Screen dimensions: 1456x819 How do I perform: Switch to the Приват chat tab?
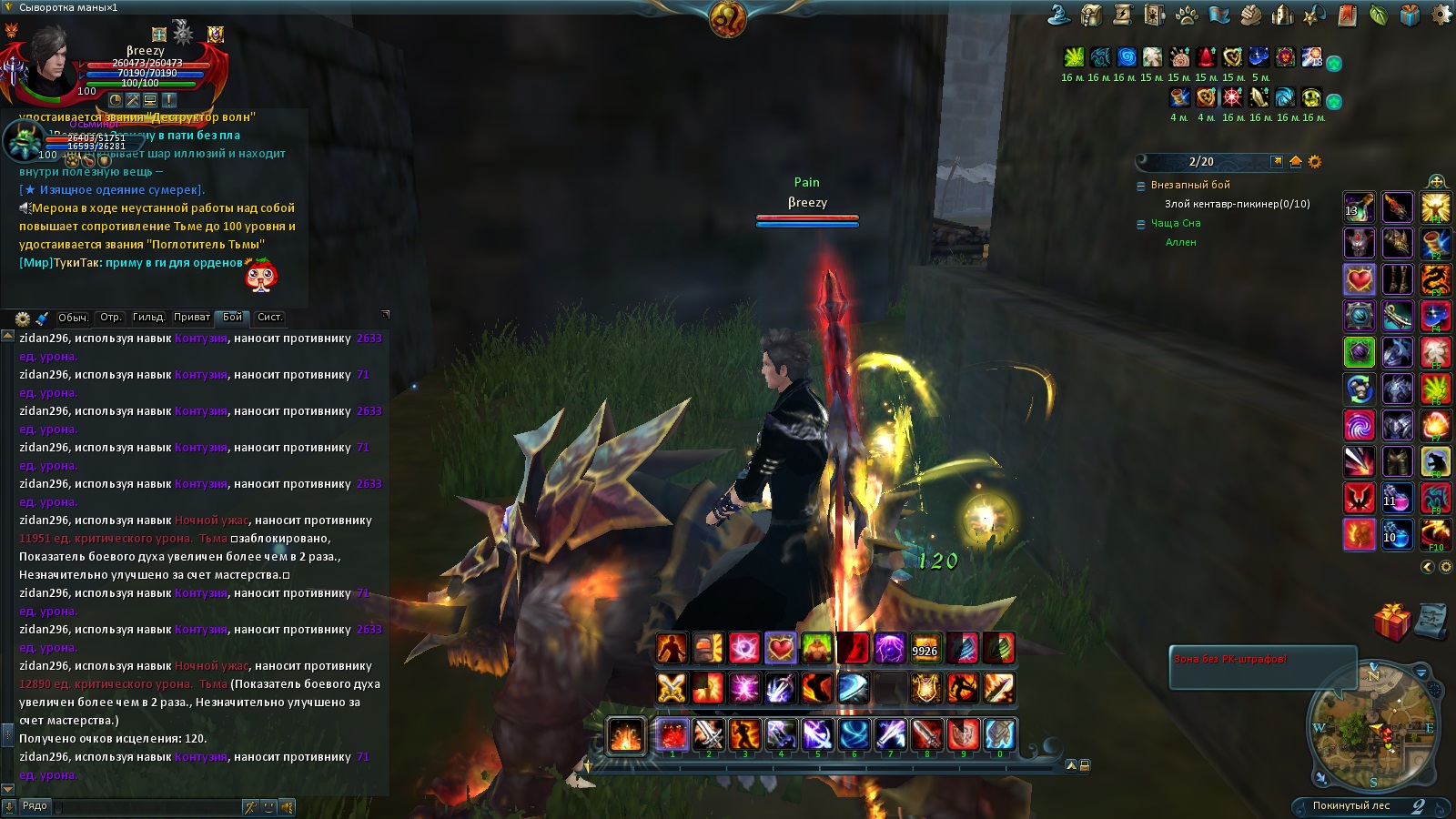(191, 318)
